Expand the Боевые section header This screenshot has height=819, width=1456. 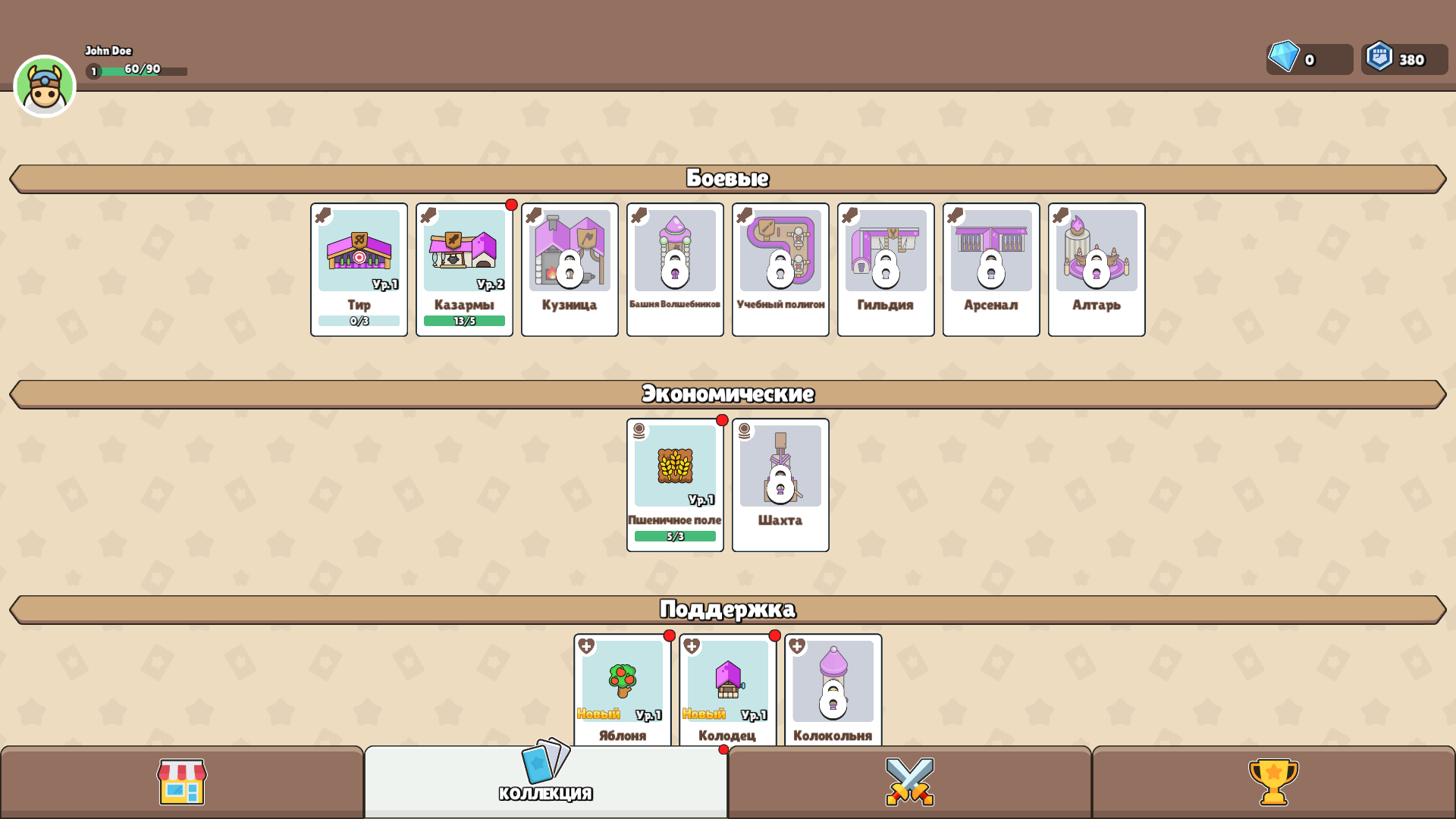pos(728,179)
